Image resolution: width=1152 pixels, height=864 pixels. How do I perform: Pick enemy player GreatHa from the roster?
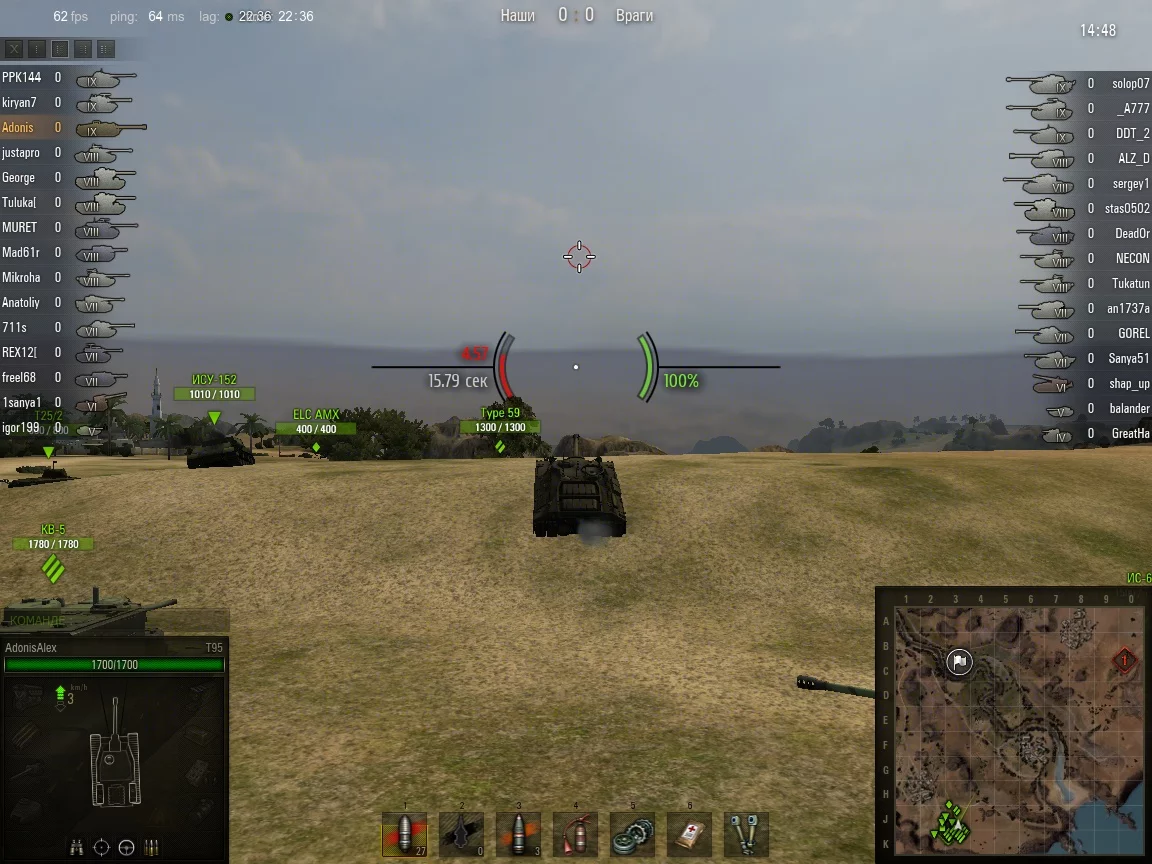[1130, 434]
